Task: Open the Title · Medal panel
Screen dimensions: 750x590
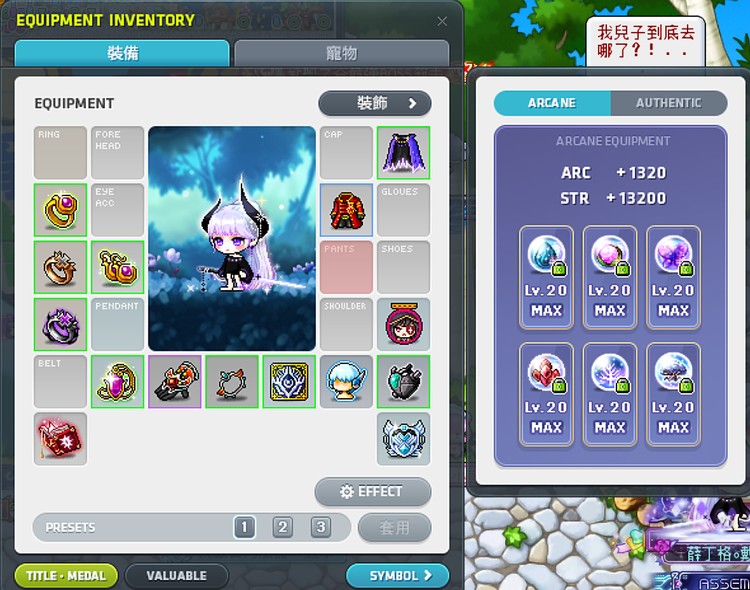Action: 66,576
